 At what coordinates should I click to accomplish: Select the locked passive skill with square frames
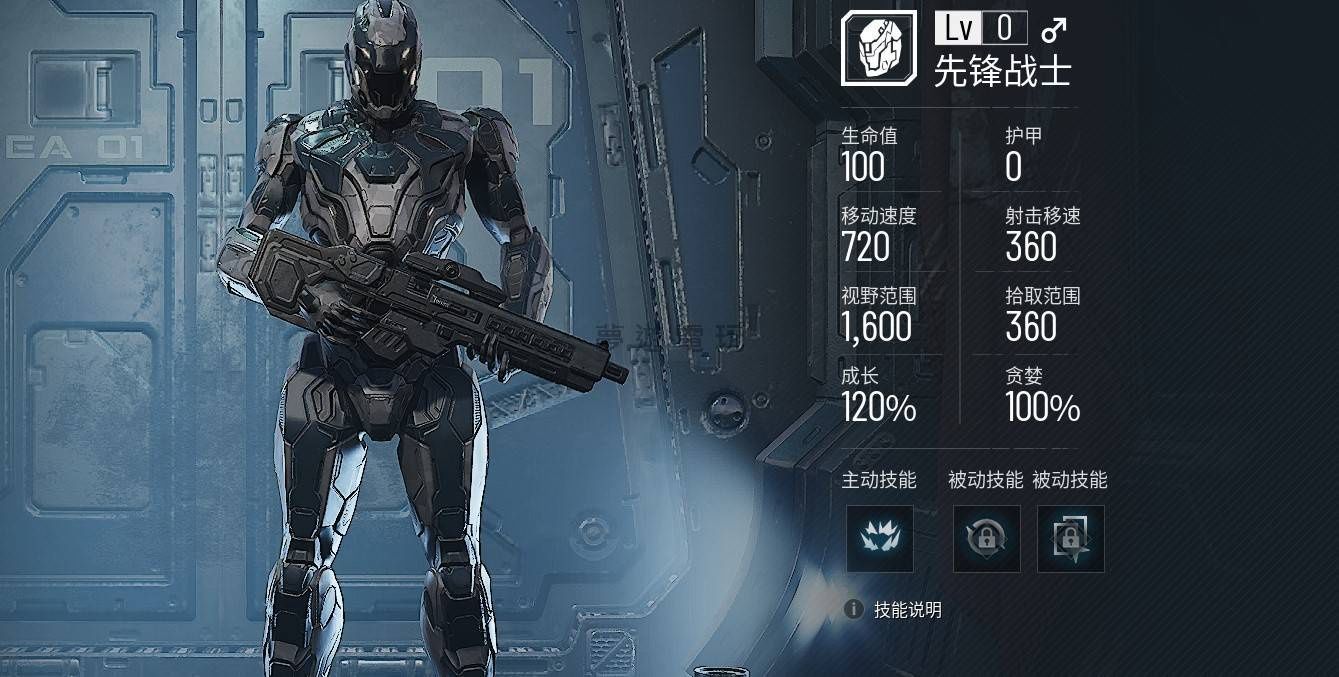(1070, 539)
